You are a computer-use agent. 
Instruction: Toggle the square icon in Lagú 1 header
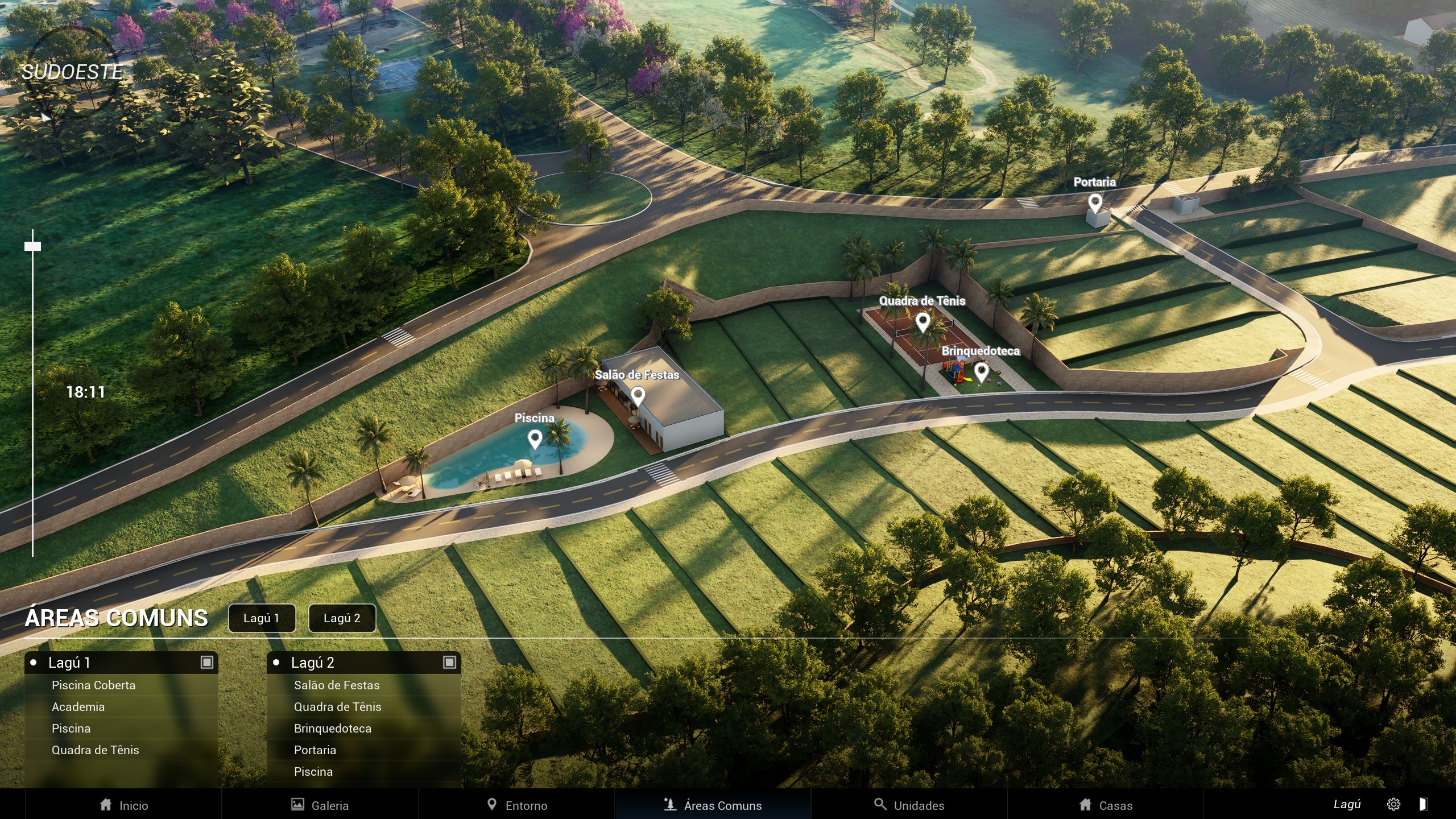tap(207, 662)
